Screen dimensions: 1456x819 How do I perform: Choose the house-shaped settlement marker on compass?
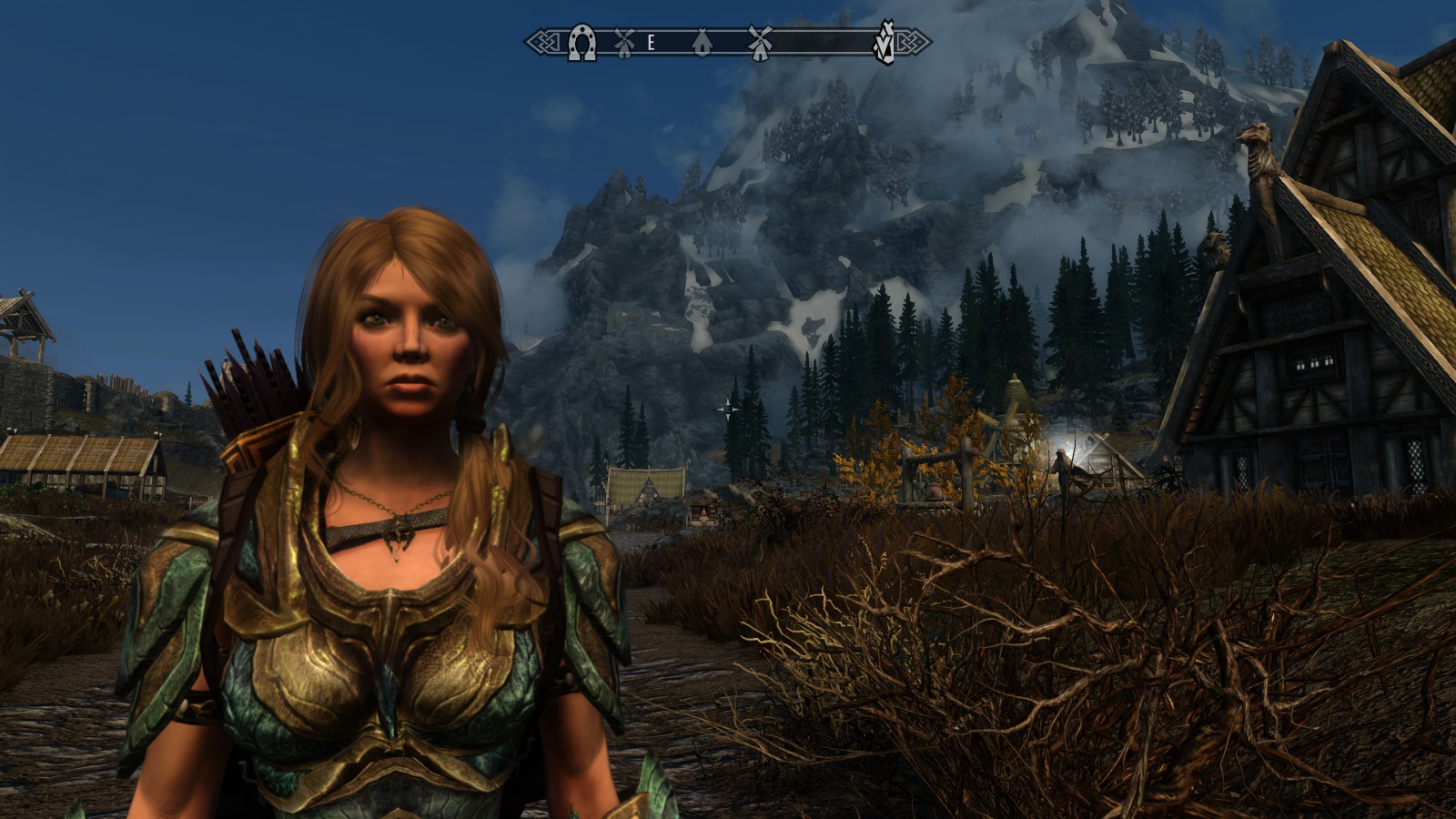pyautogui.click(x=702, y=42)
